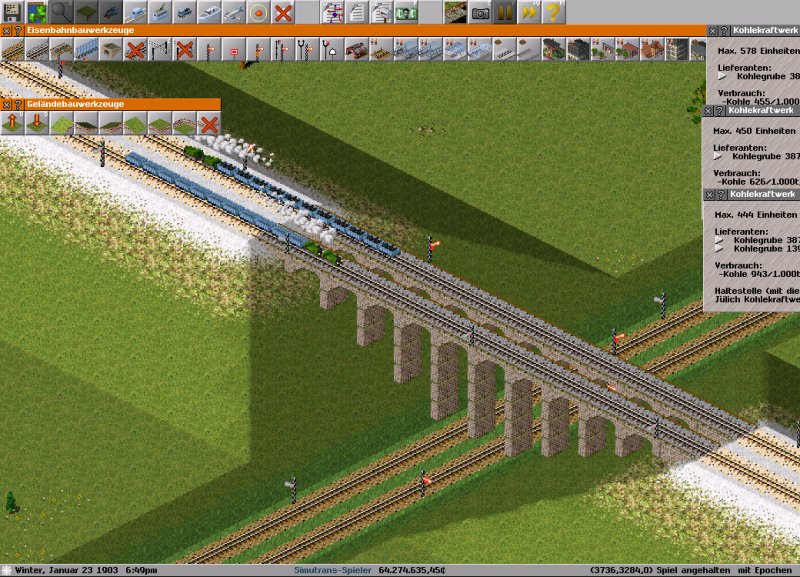Open help with the yellow question mark

point(553,12)
